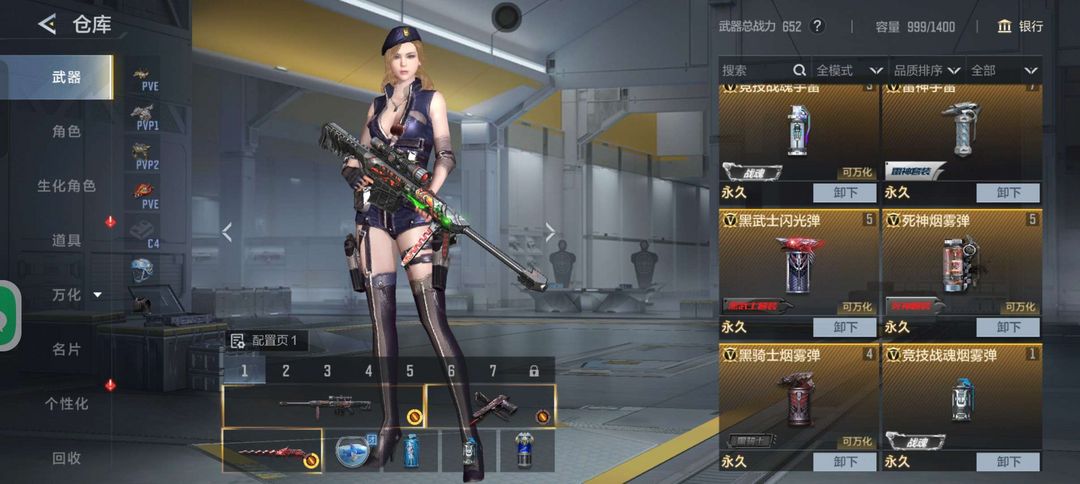Open the 全模式 mode filter dropdown

point(849,70)
